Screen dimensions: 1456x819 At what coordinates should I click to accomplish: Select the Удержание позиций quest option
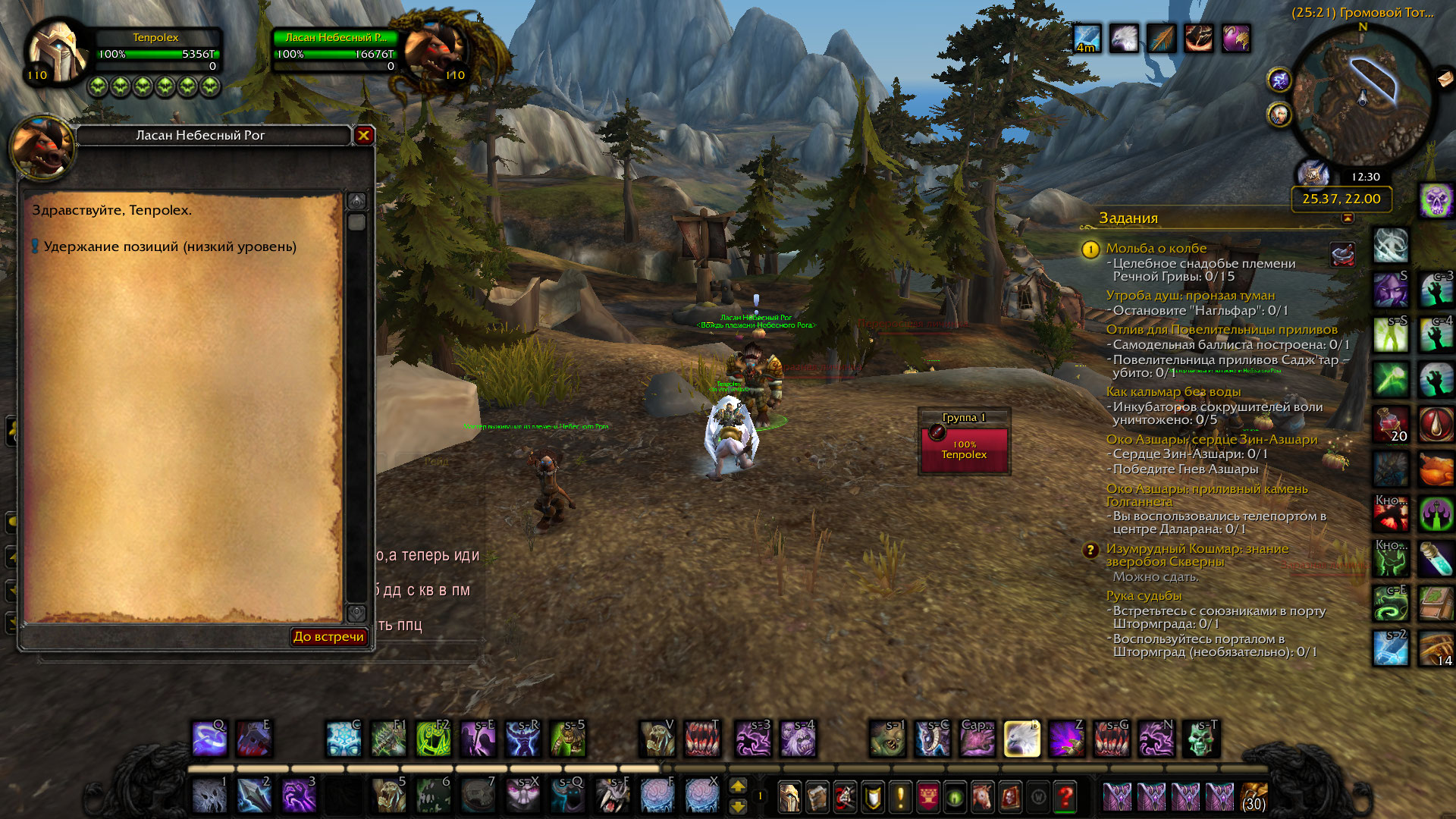coord(170,246)
